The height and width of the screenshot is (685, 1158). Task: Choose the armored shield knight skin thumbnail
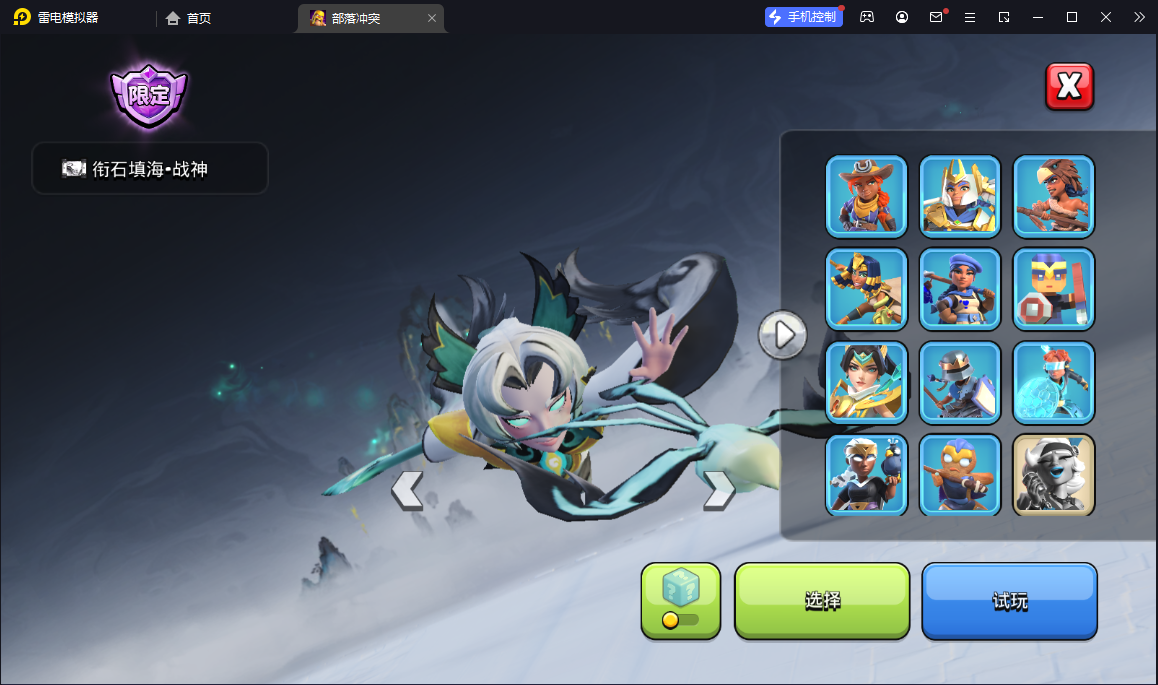[959, 381]
